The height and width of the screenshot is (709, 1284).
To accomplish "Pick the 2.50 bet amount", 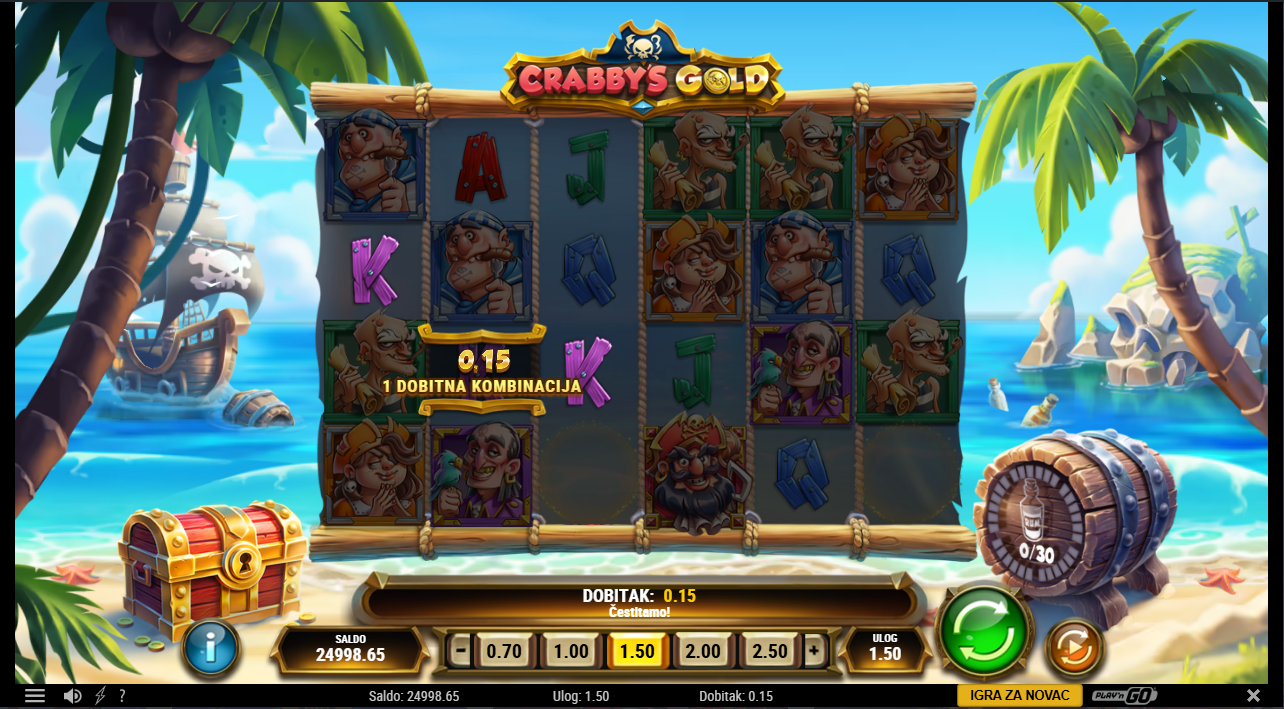I will point(769,651).
